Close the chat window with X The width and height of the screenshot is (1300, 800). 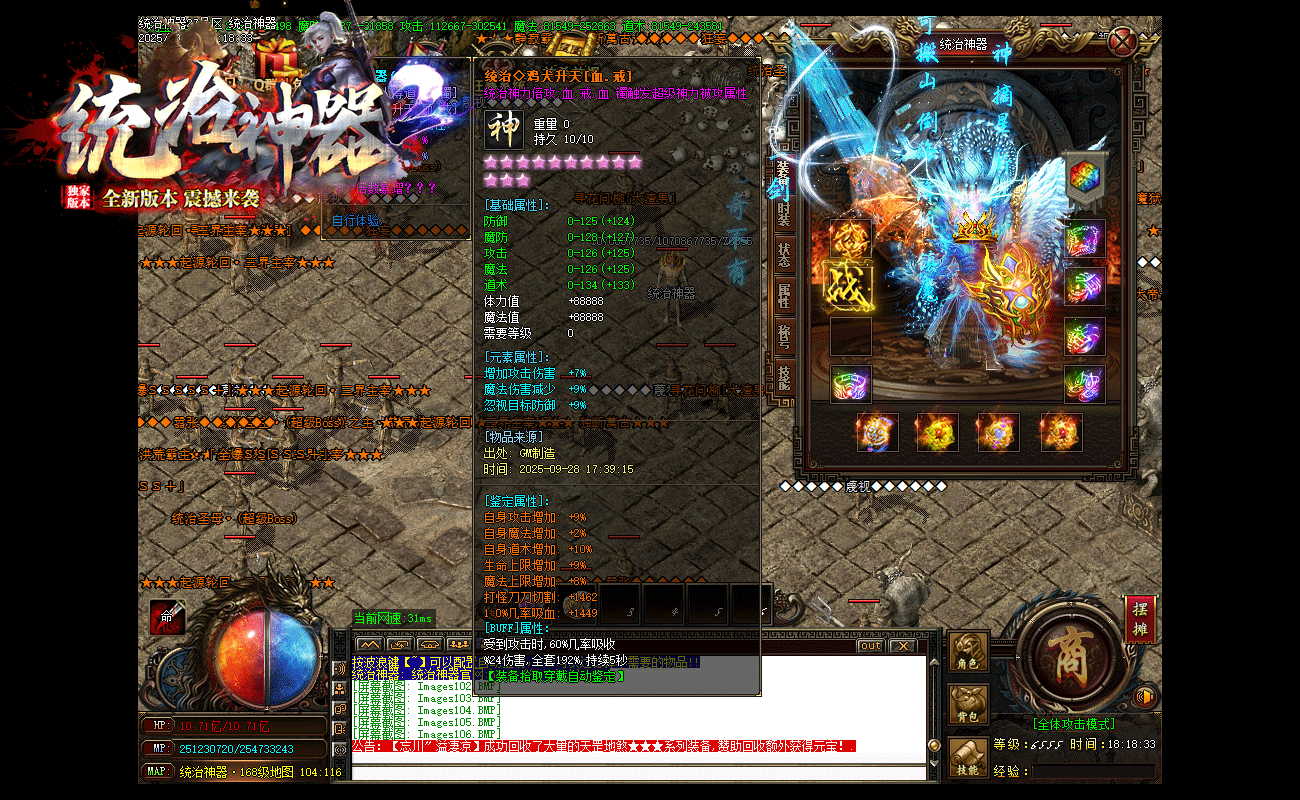point(902,646)
